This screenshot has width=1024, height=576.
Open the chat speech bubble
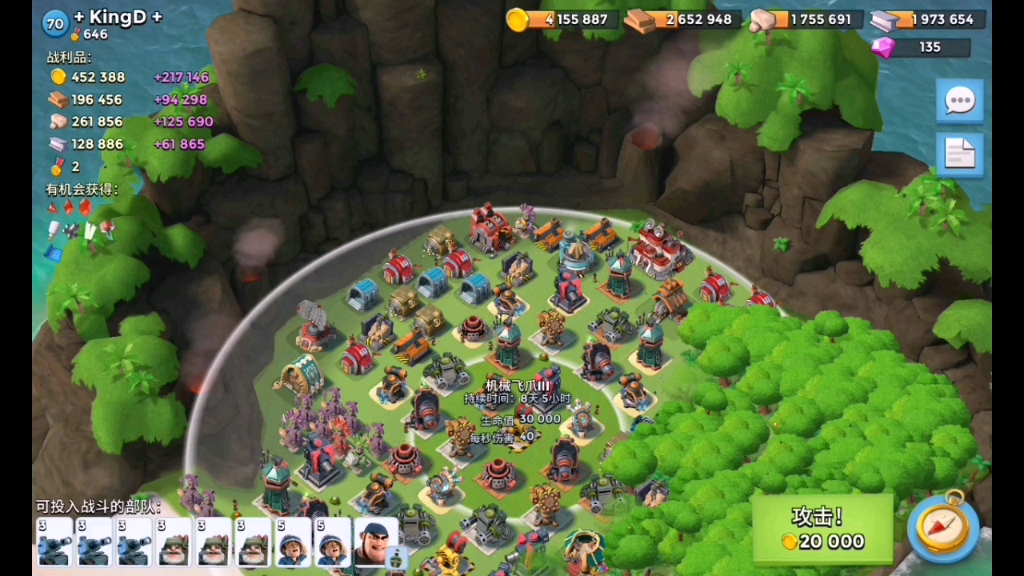click(960, 100)
